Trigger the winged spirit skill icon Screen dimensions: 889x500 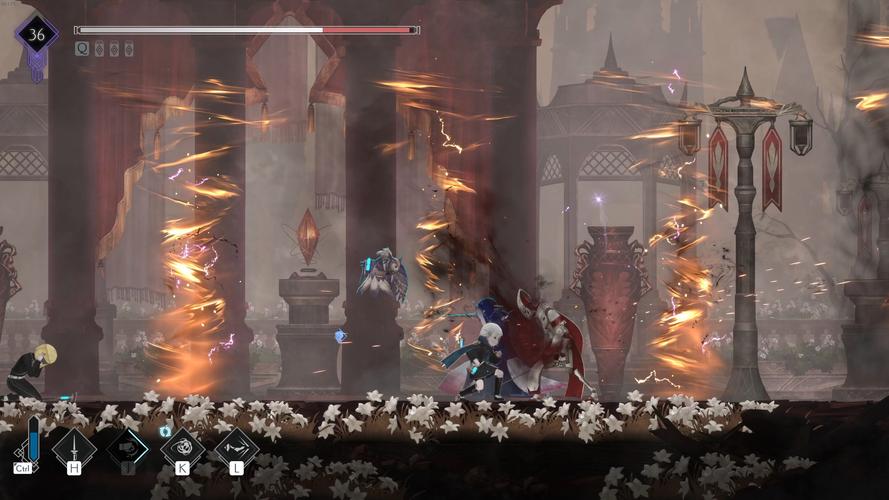(x=236, y=446)
